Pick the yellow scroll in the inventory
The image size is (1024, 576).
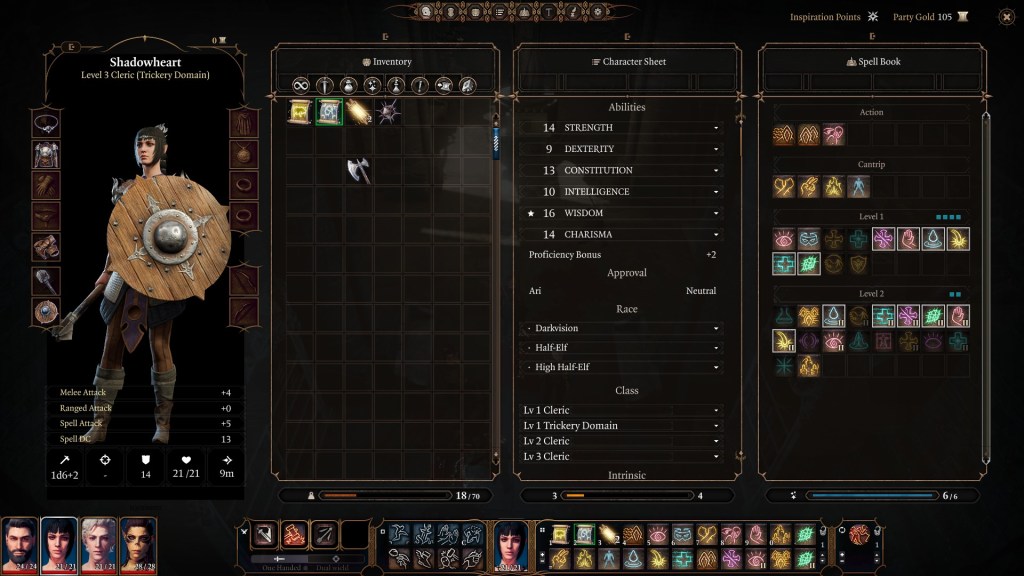[300, 112]
